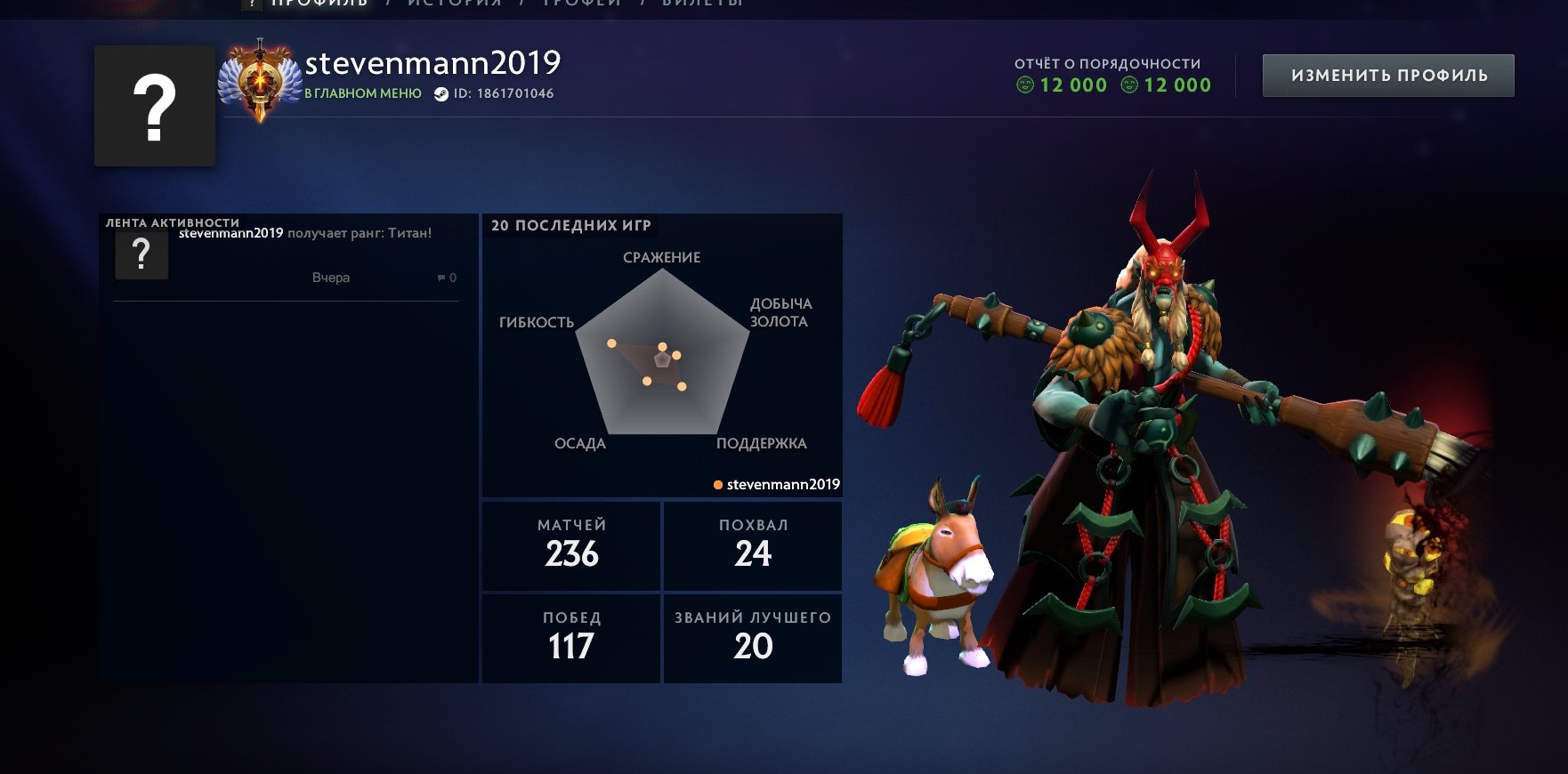Click the Вчера timestamp in the activity feed
The height and width of the screenshot is (774, 1568).
[333, 277]
